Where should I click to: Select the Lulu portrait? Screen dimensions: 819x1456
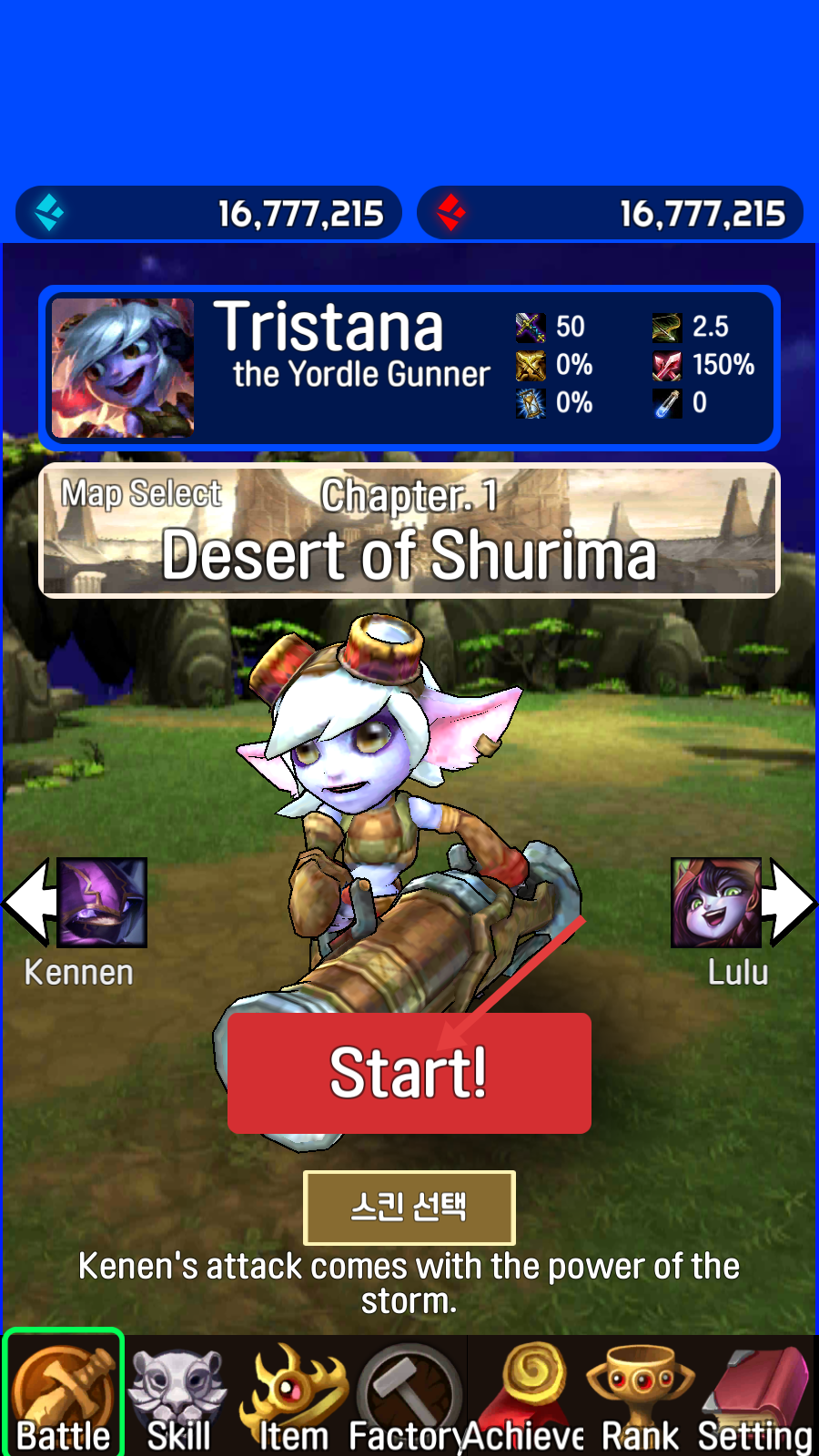click(x=715, y=902)
